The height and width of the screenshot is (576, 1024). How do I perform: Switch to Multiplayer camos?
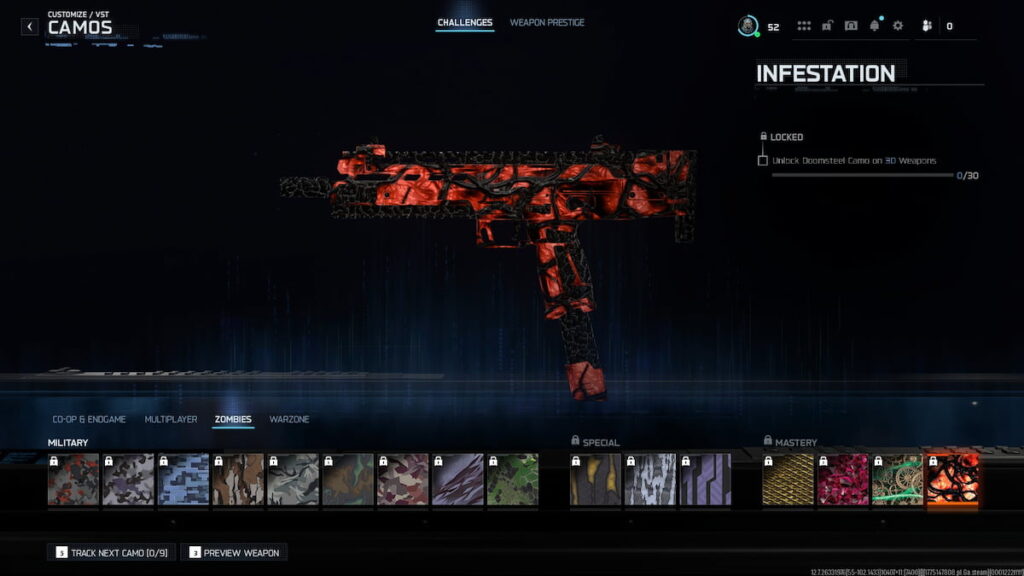tap(171, 419)
